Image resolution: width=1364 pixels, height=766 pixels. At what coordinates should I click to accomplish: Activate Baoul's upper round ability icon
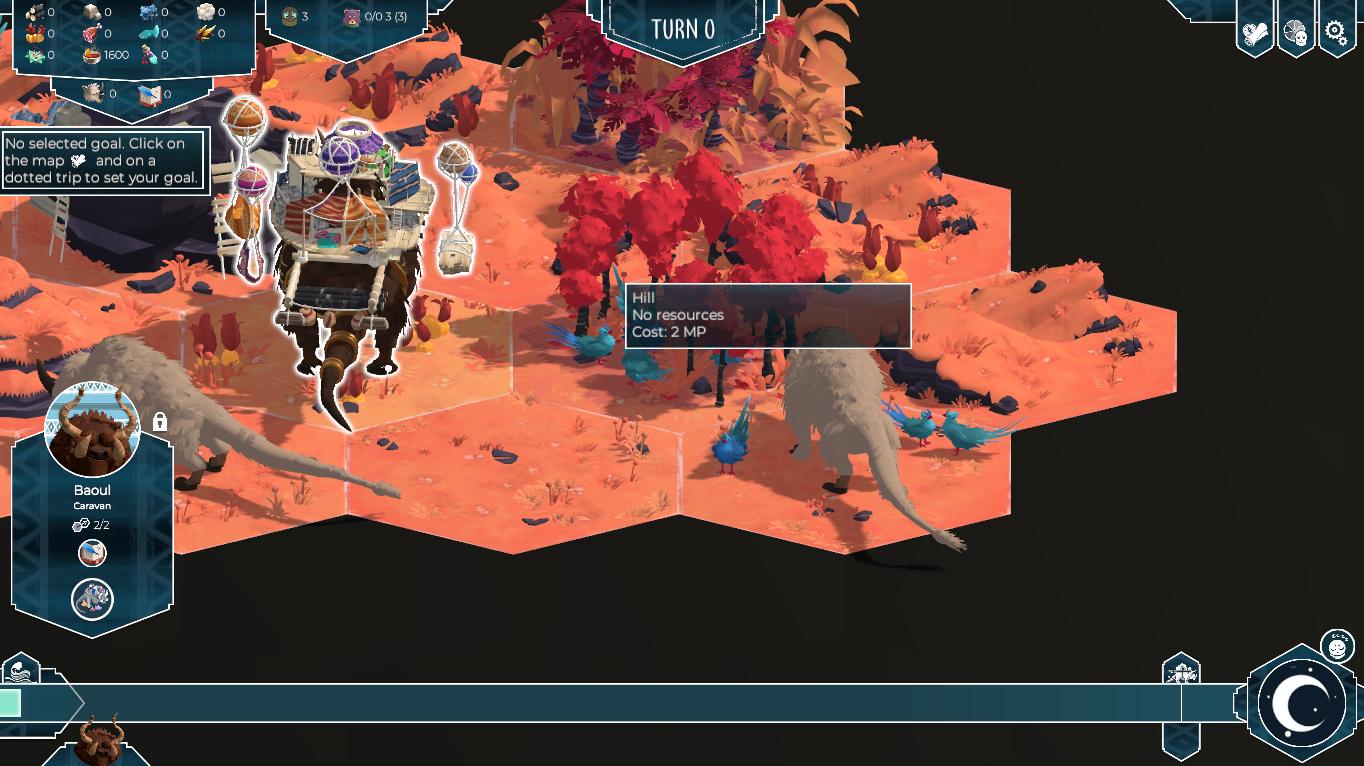click(92, 552)
